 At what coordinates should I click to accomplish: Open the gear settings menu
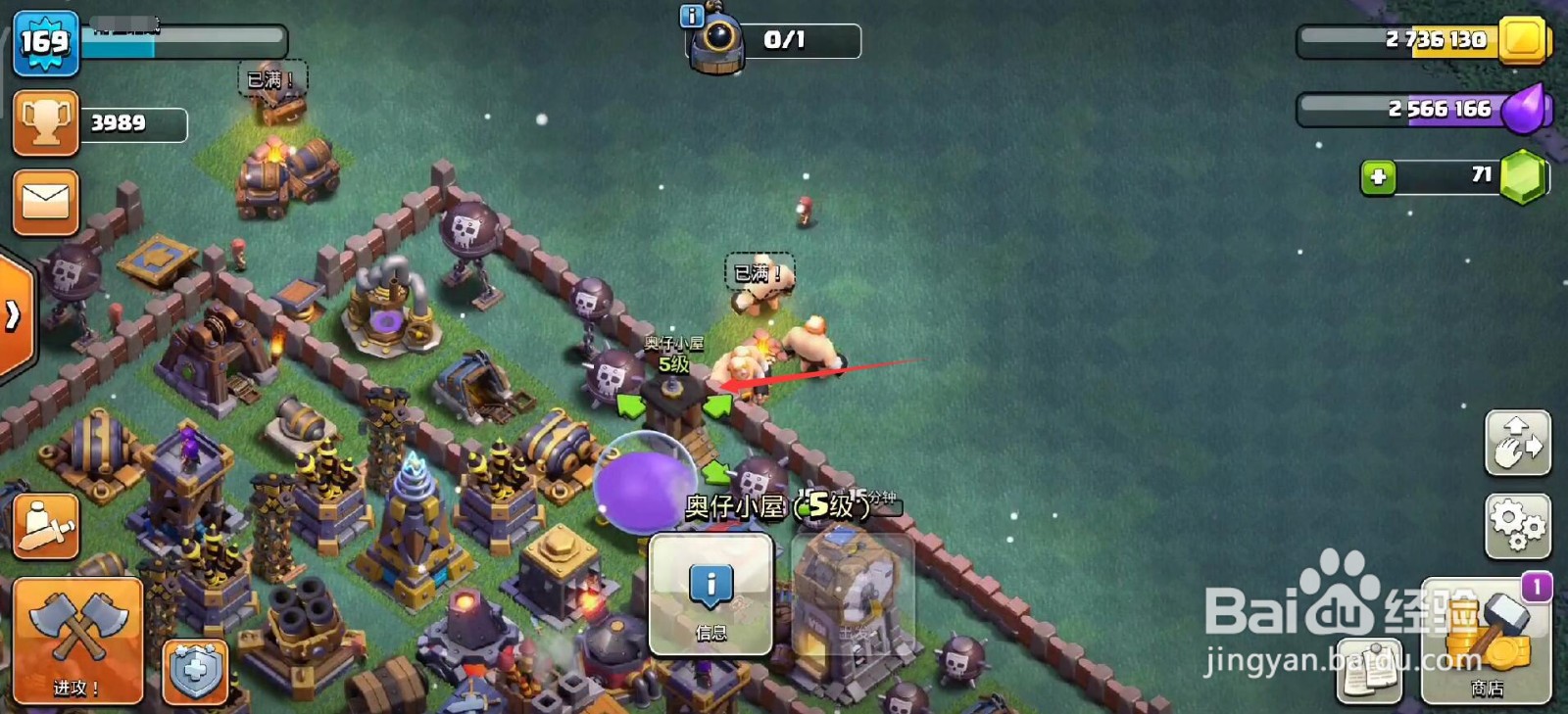pos(1517,526)
